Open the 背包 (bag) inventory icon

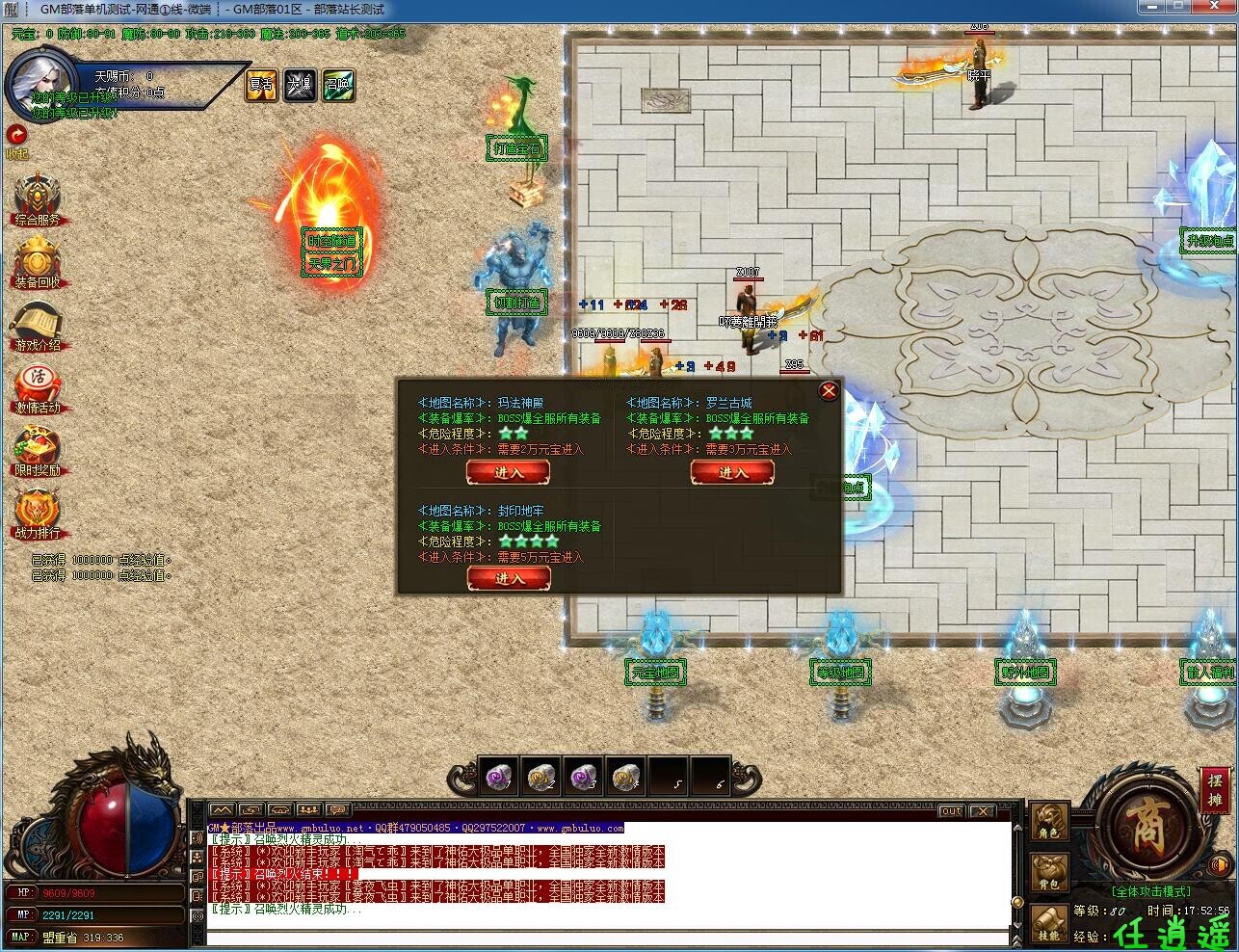pos(1048,870)
